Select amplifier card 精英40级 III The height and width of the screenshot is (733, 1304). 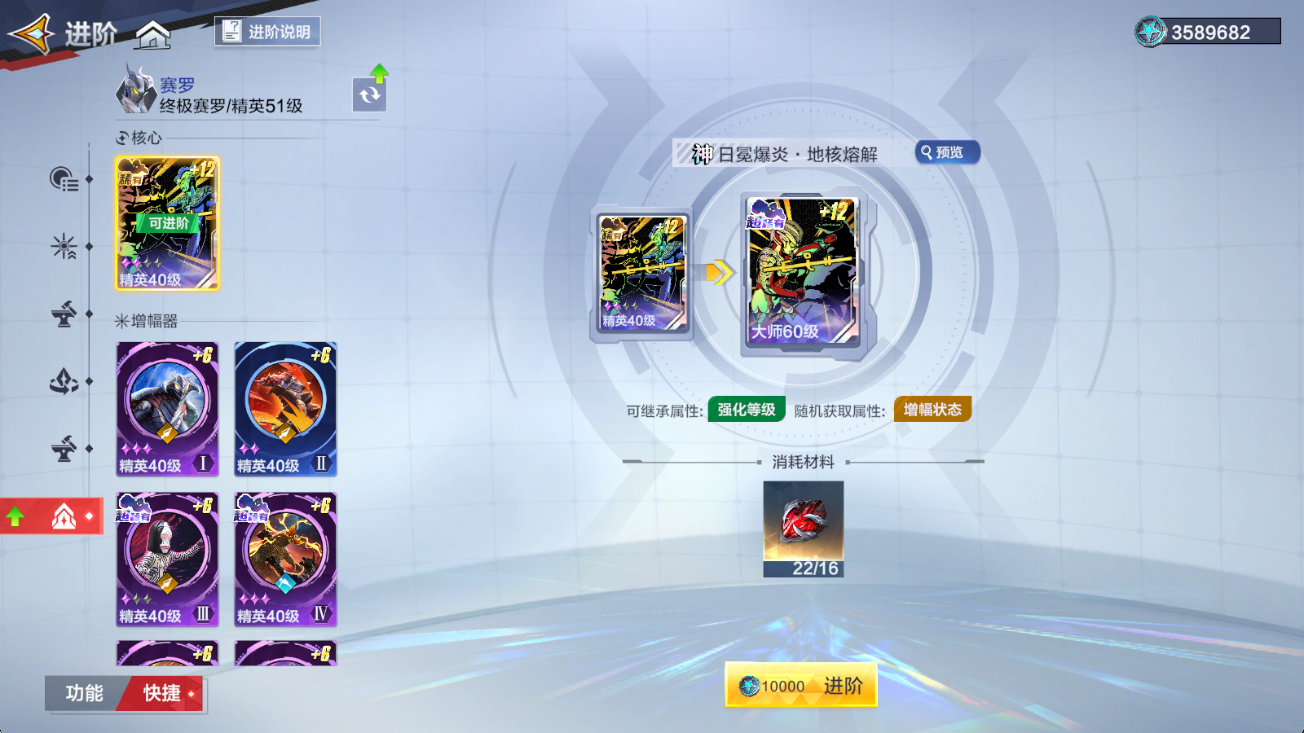point(167,560)
